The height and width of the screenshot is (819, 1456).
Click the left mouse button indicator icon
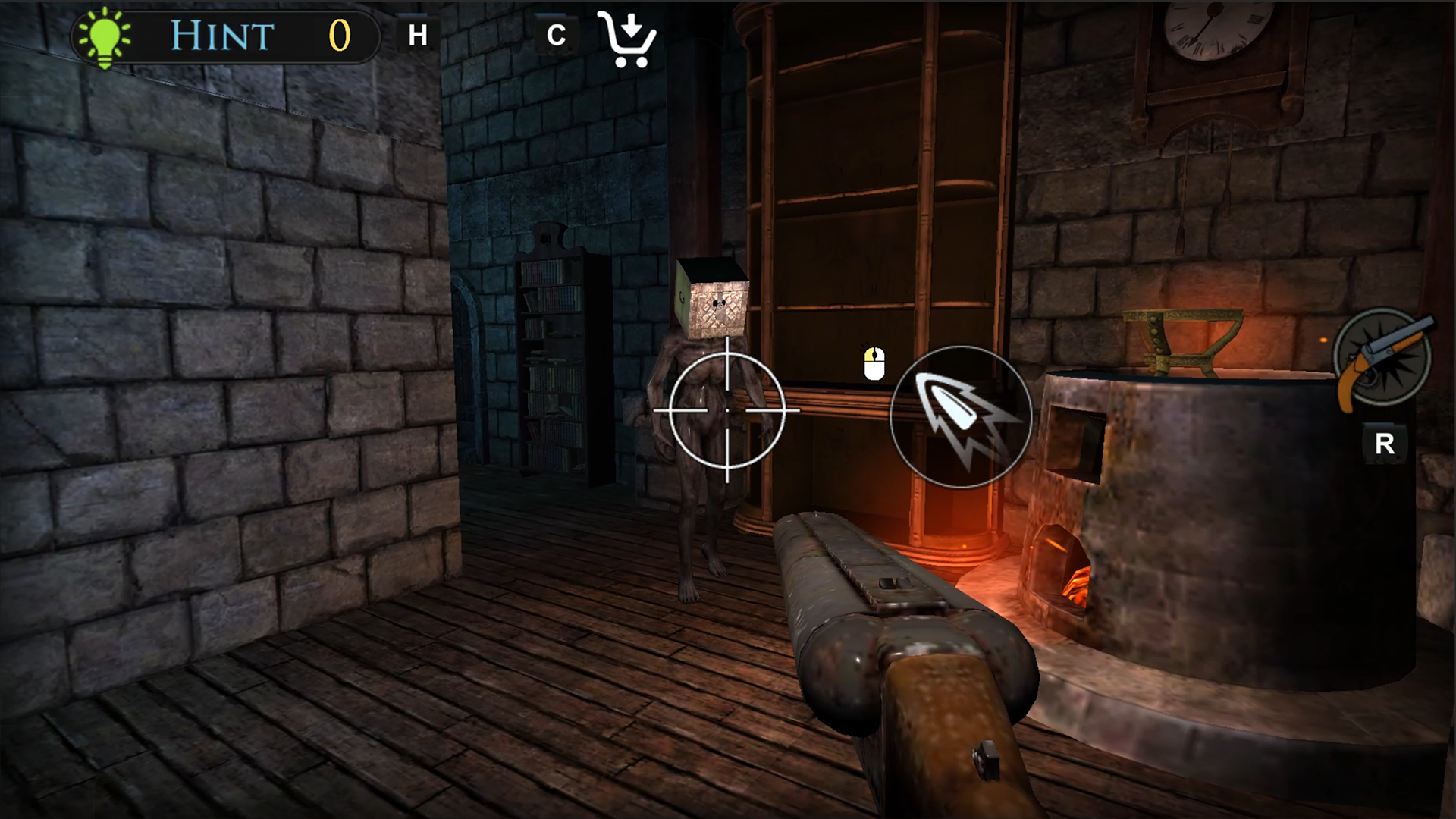point(874,362)
